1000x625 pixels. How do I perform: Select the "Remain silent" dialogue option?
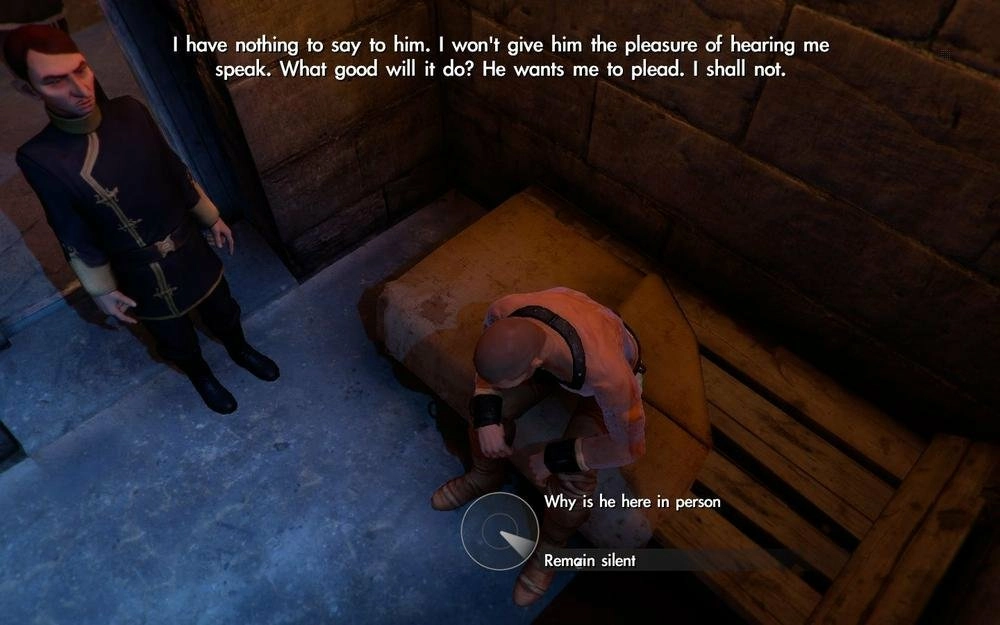[x=590, y=561]
